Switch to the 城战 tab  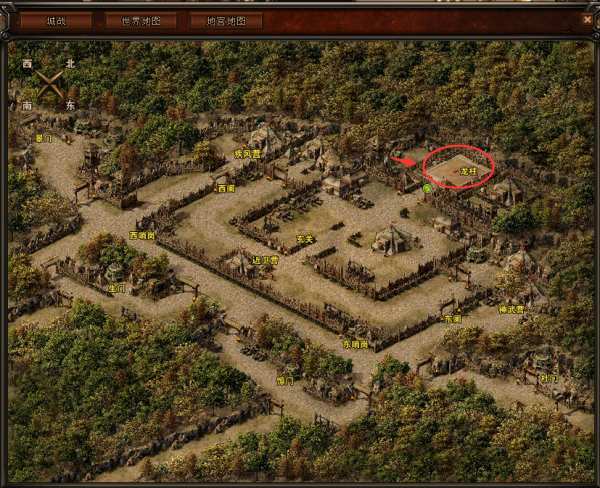(x=56, y=20)
